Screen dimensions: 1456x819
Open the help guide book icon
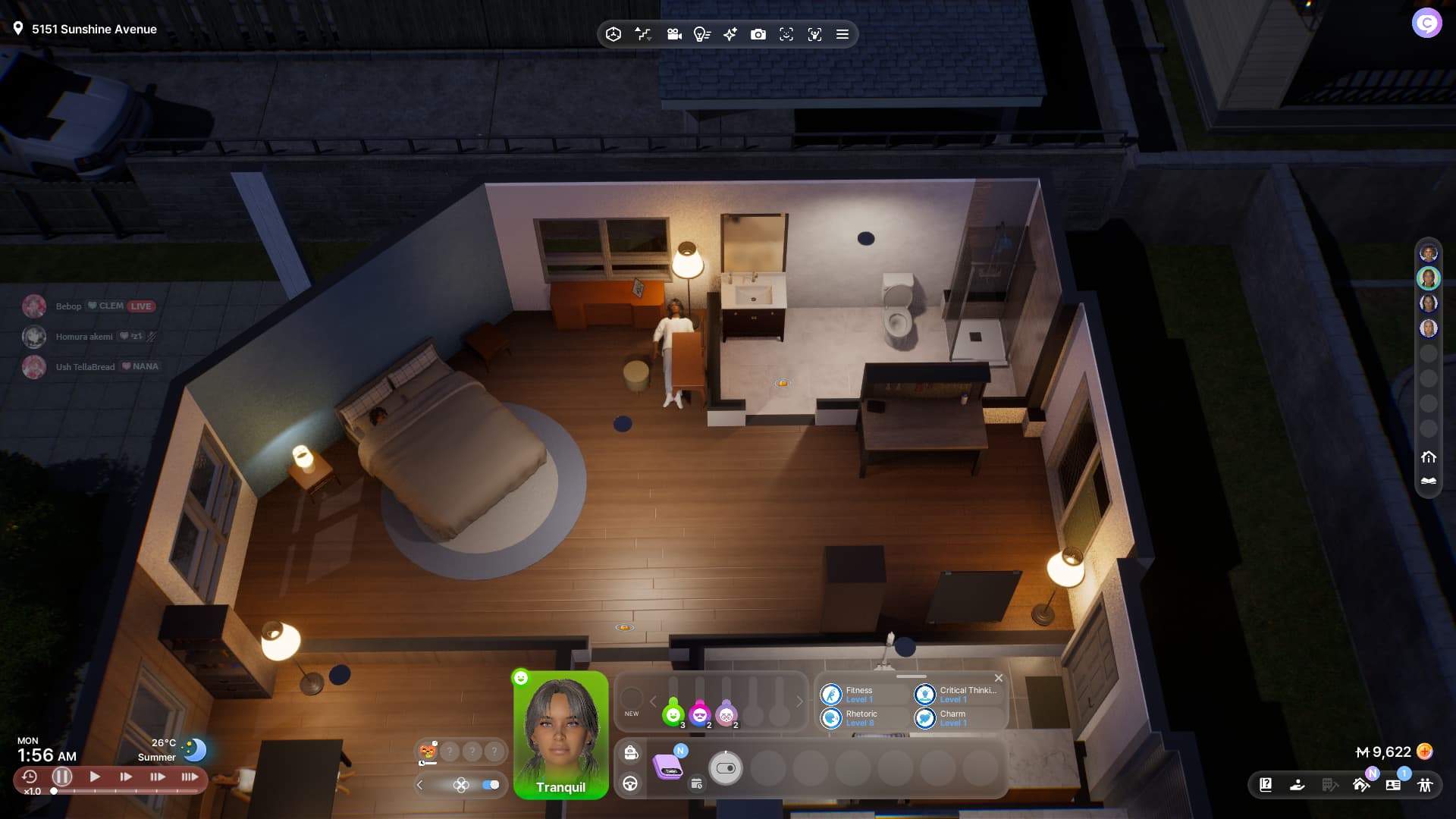click(1266, 785)
